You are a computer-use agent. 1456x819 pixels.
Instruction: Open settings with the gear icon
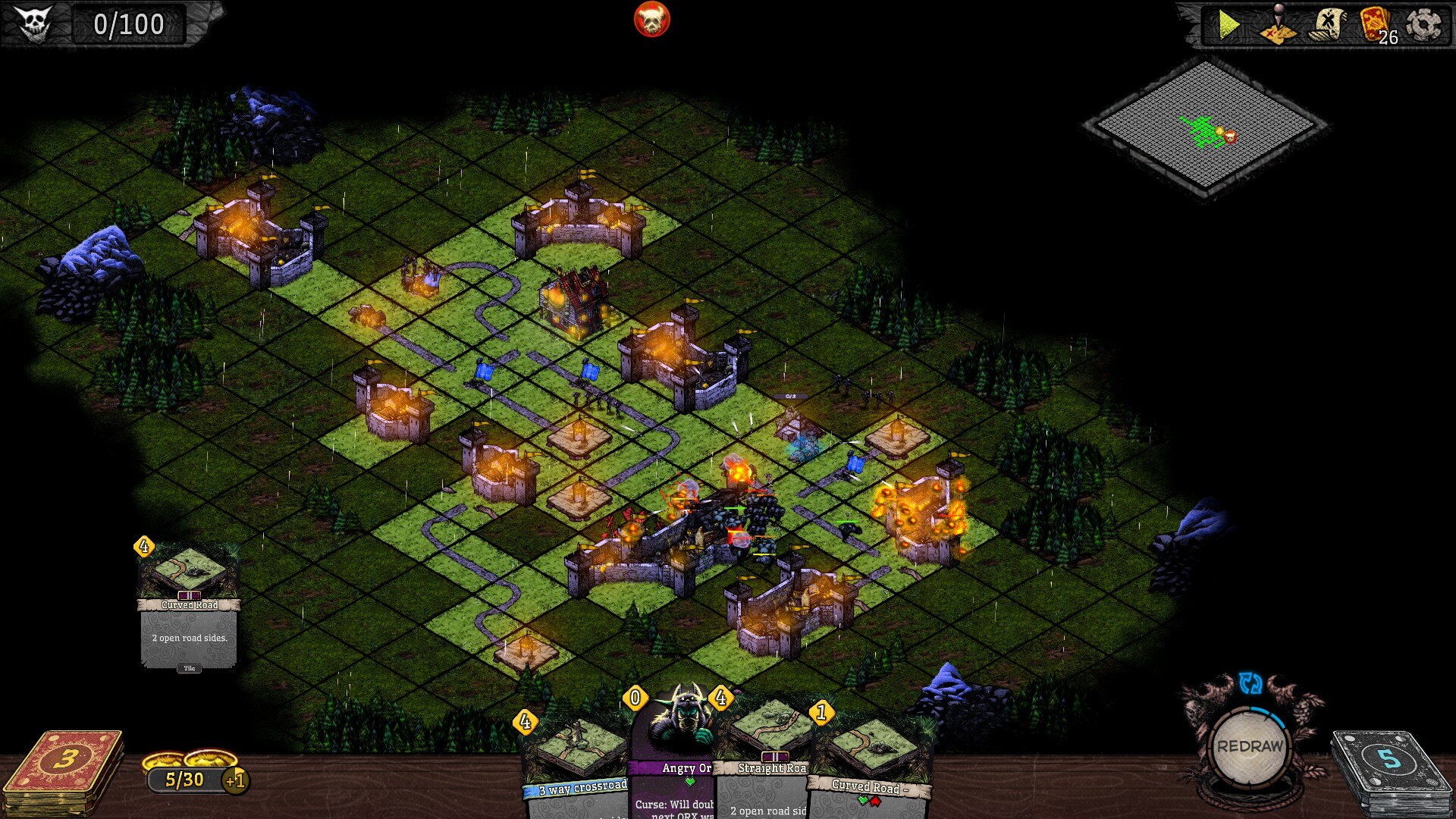tap(1423, 26)
